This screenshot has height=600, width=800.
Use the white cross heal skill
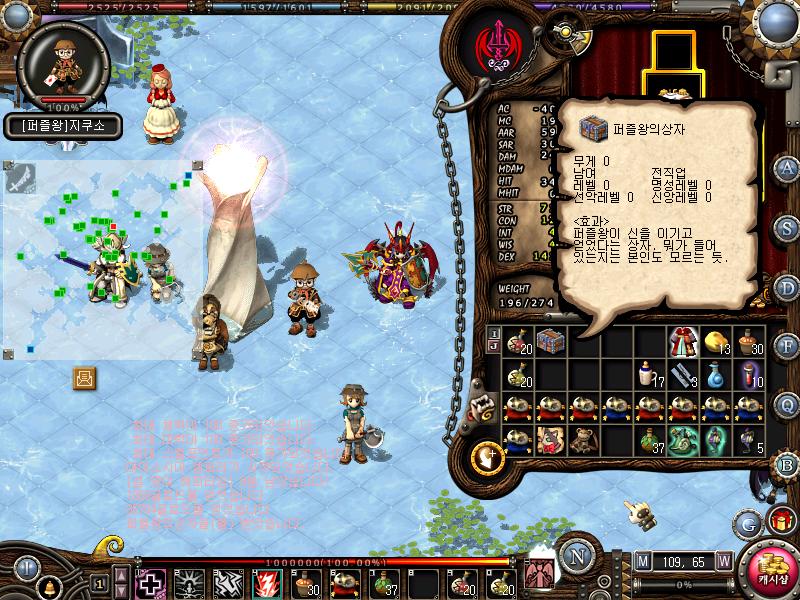click(149, 582)
